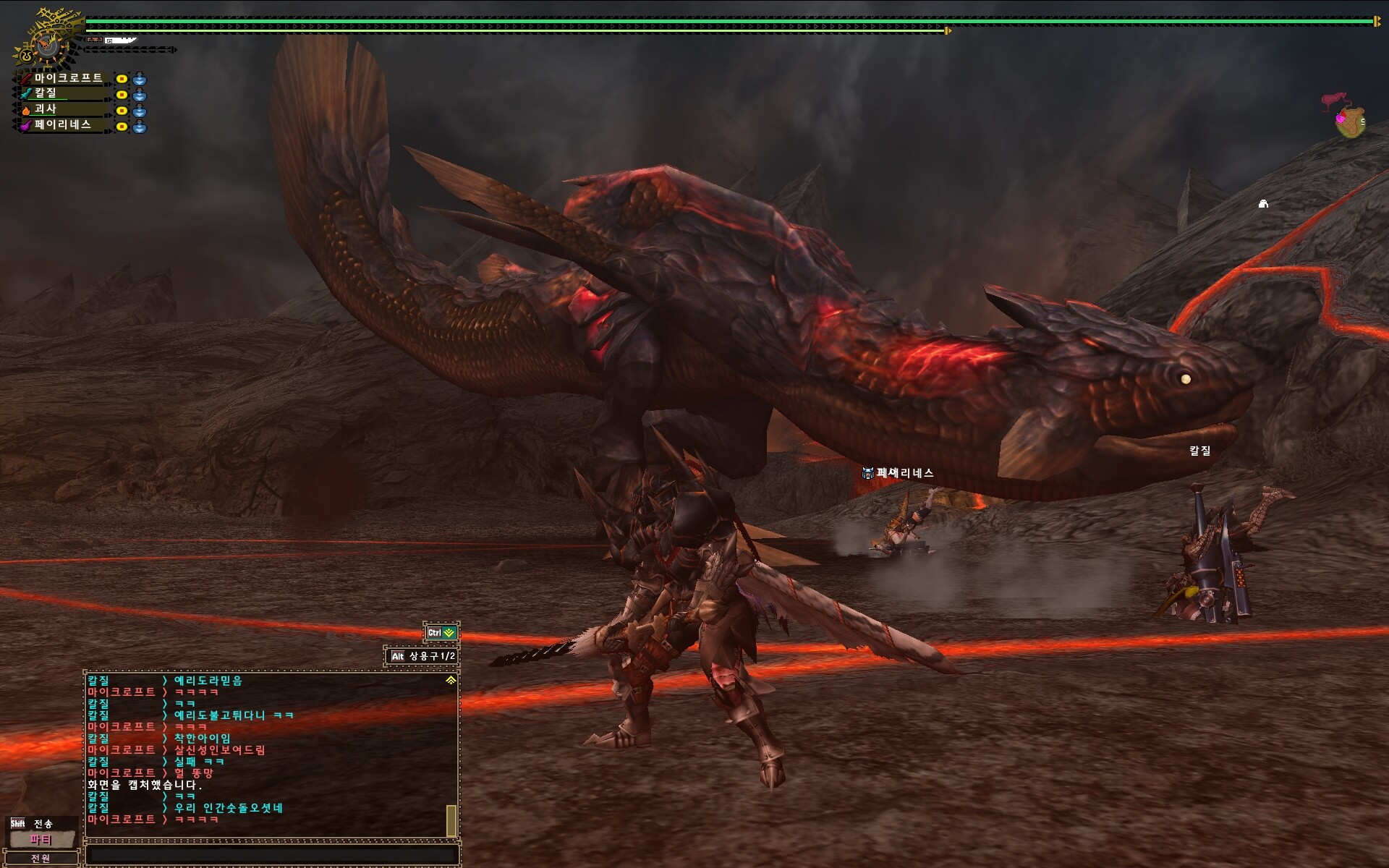The image size is (1389, 868).
Task: Open the 상용구 1/2 preset phrases
Action: click(x=422, y=656)
